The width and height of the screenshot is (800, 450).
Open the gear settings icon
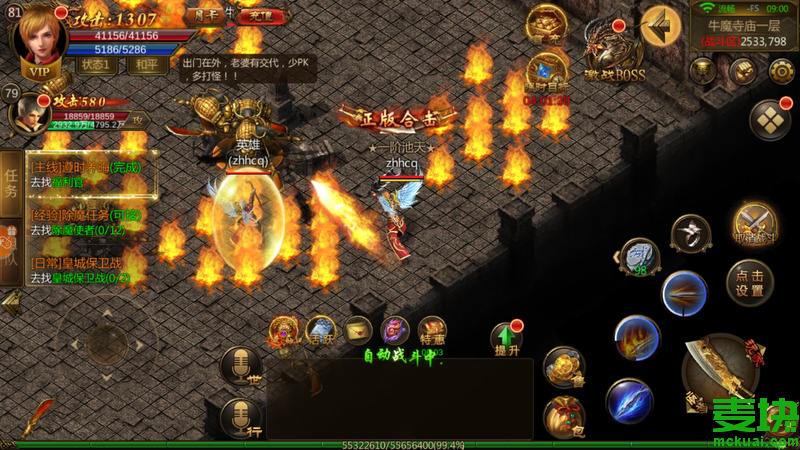coord(781,70)
